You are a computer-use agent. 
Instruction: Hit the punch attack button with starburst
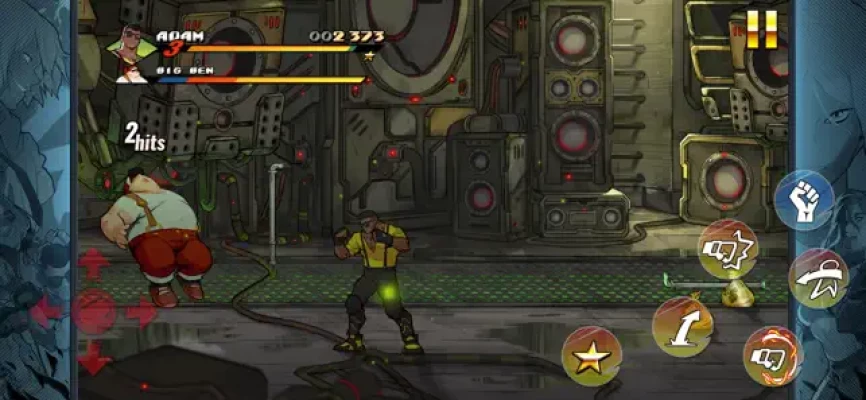coord(727,248)
